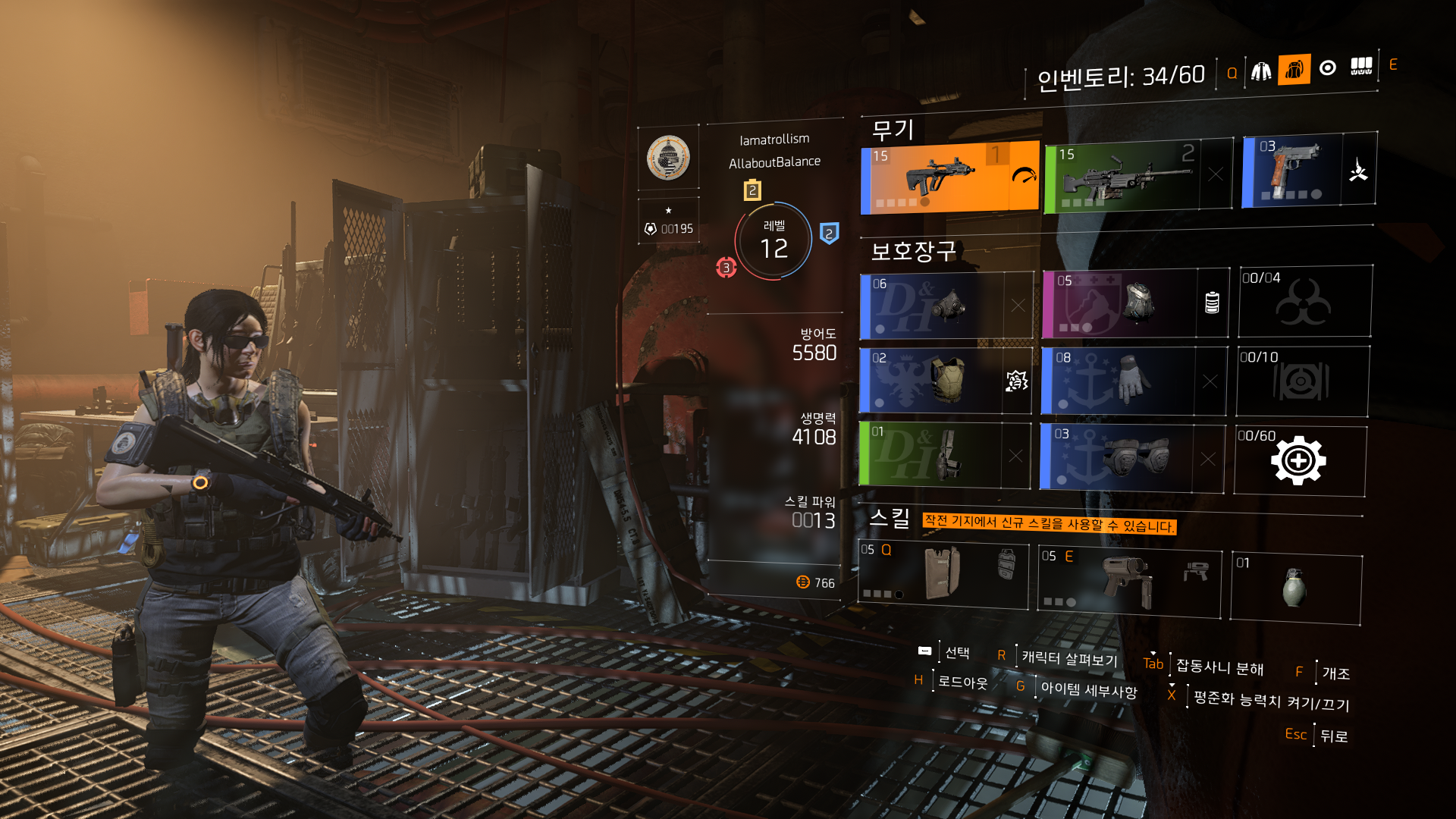Select the primary assault rifle weapon slot
This screenshot has height=819, width=1456.
click(949, 177)
